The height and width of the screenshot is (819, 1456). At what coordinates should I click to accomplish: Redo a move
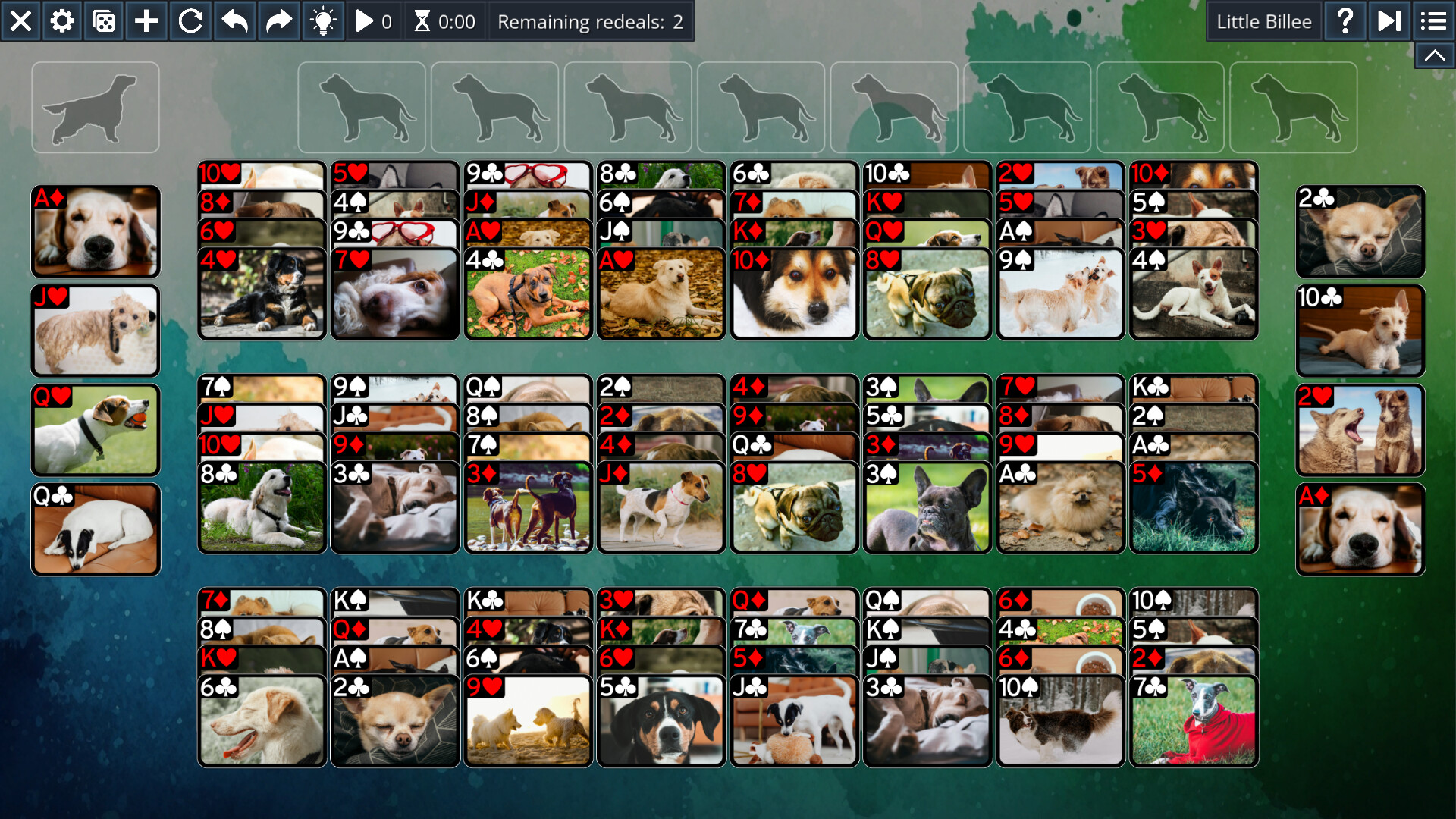278,21
